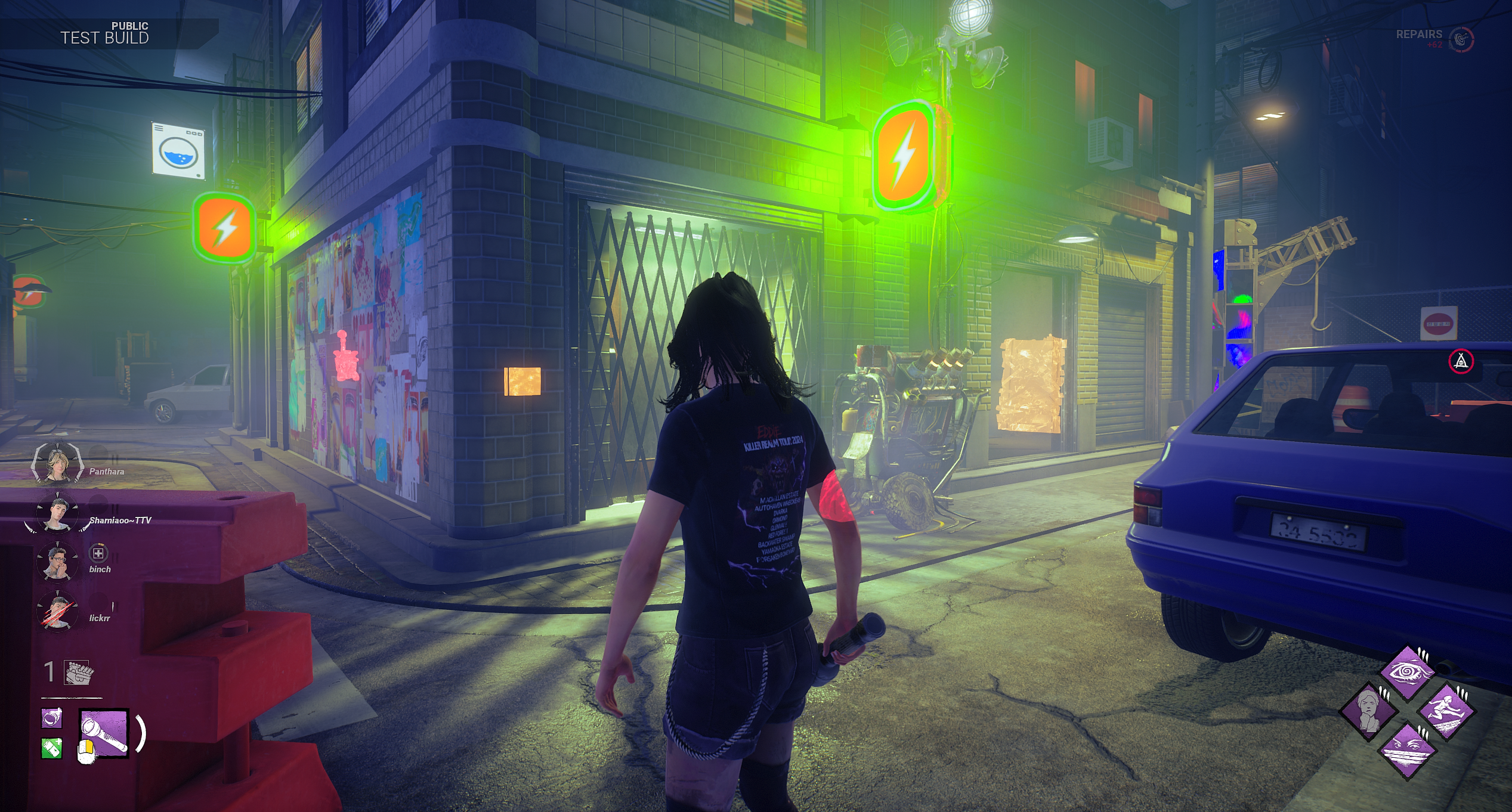Click the spiral eye perk icon
Image resolution: width=1512 pixels, height=812 pixels.
point(1408,674)
